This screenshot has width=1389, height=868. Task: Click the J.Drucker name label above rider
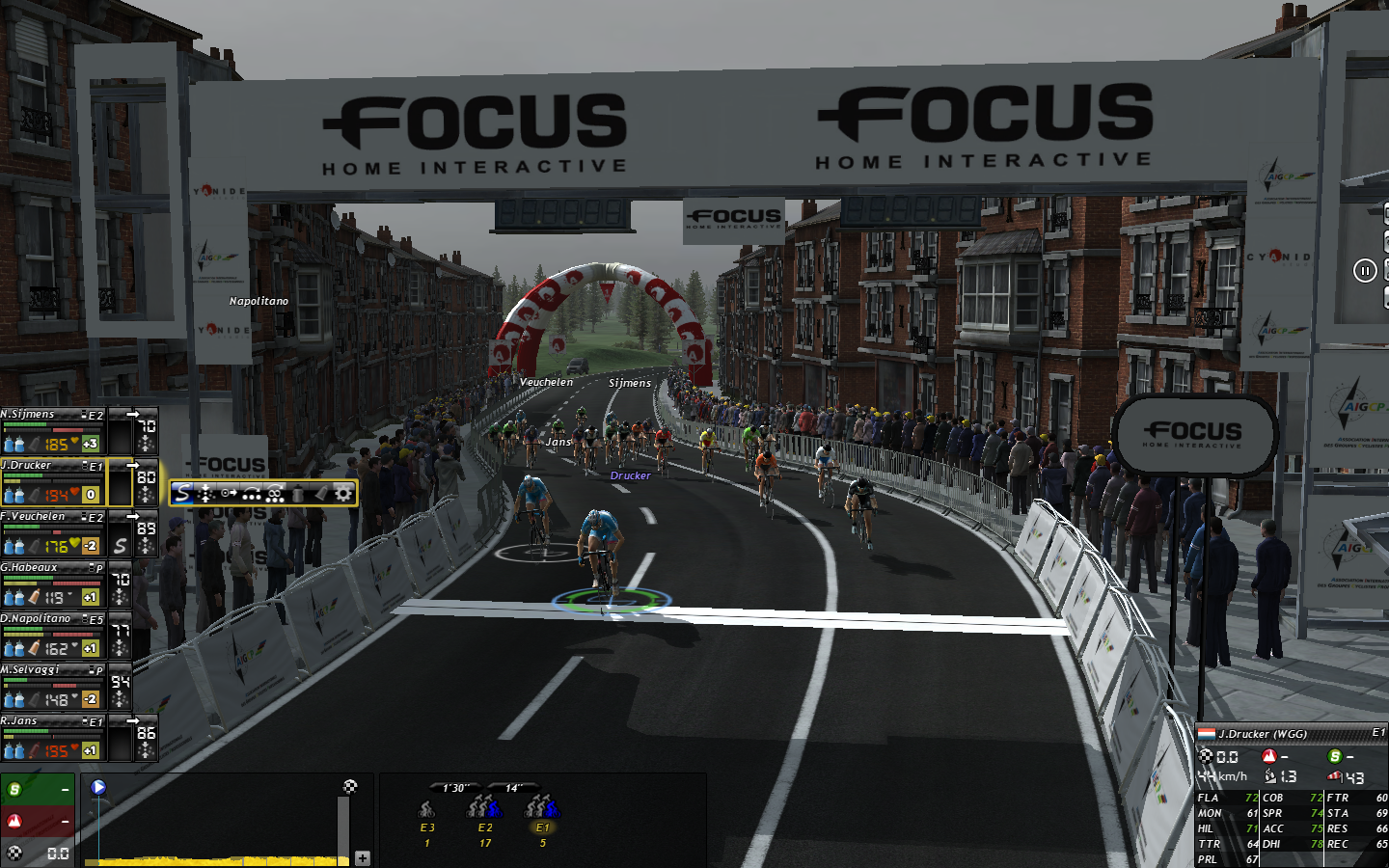click(630, 475)
